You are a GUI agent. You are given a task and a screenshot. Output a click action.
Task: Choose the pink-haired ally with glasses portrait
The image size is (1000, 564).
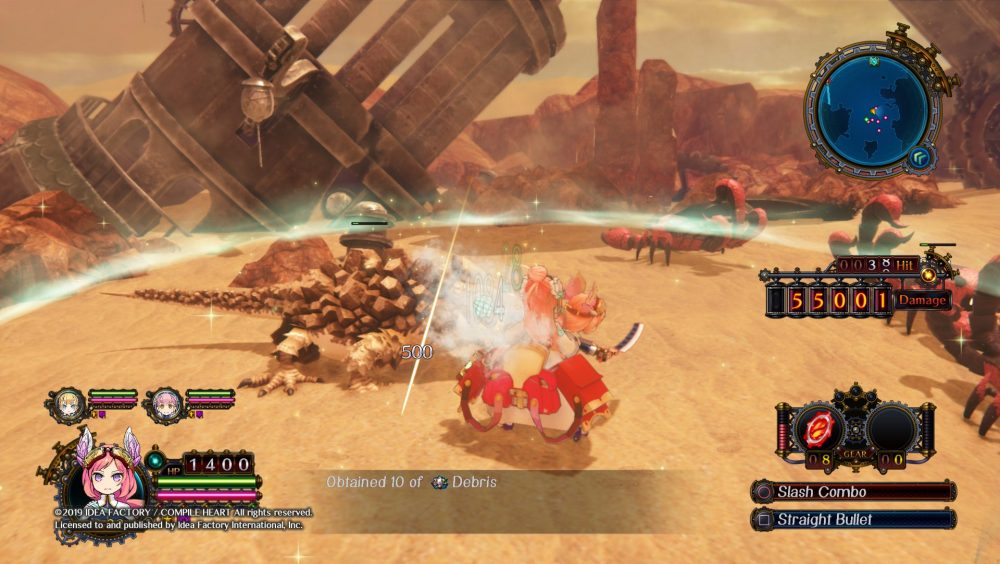(x=164, y=404)
